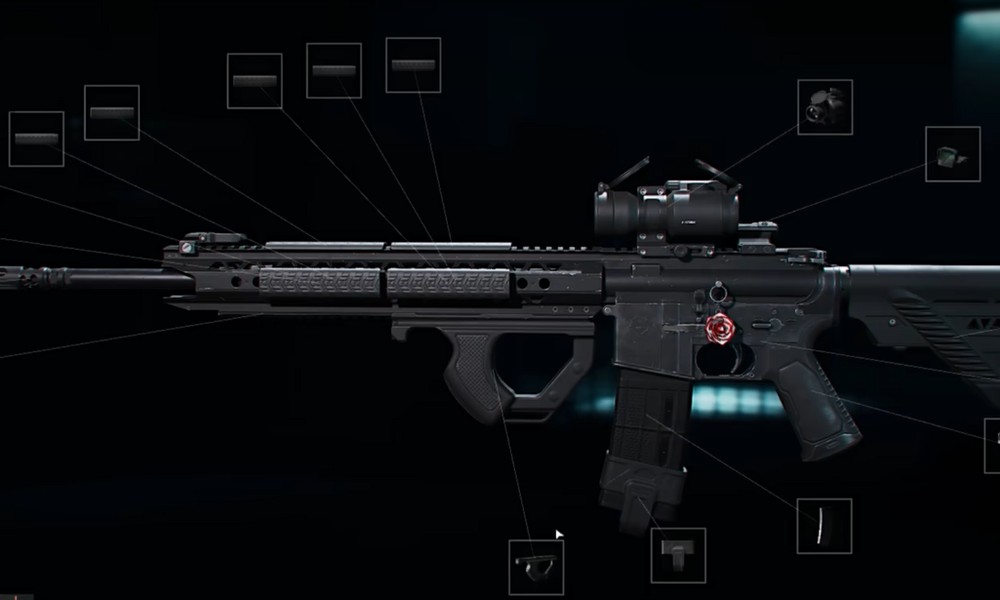The width and height of the screenshot is (1000, 600).
Task: Select the scope optic attachment slot
Action: point(825,106)
